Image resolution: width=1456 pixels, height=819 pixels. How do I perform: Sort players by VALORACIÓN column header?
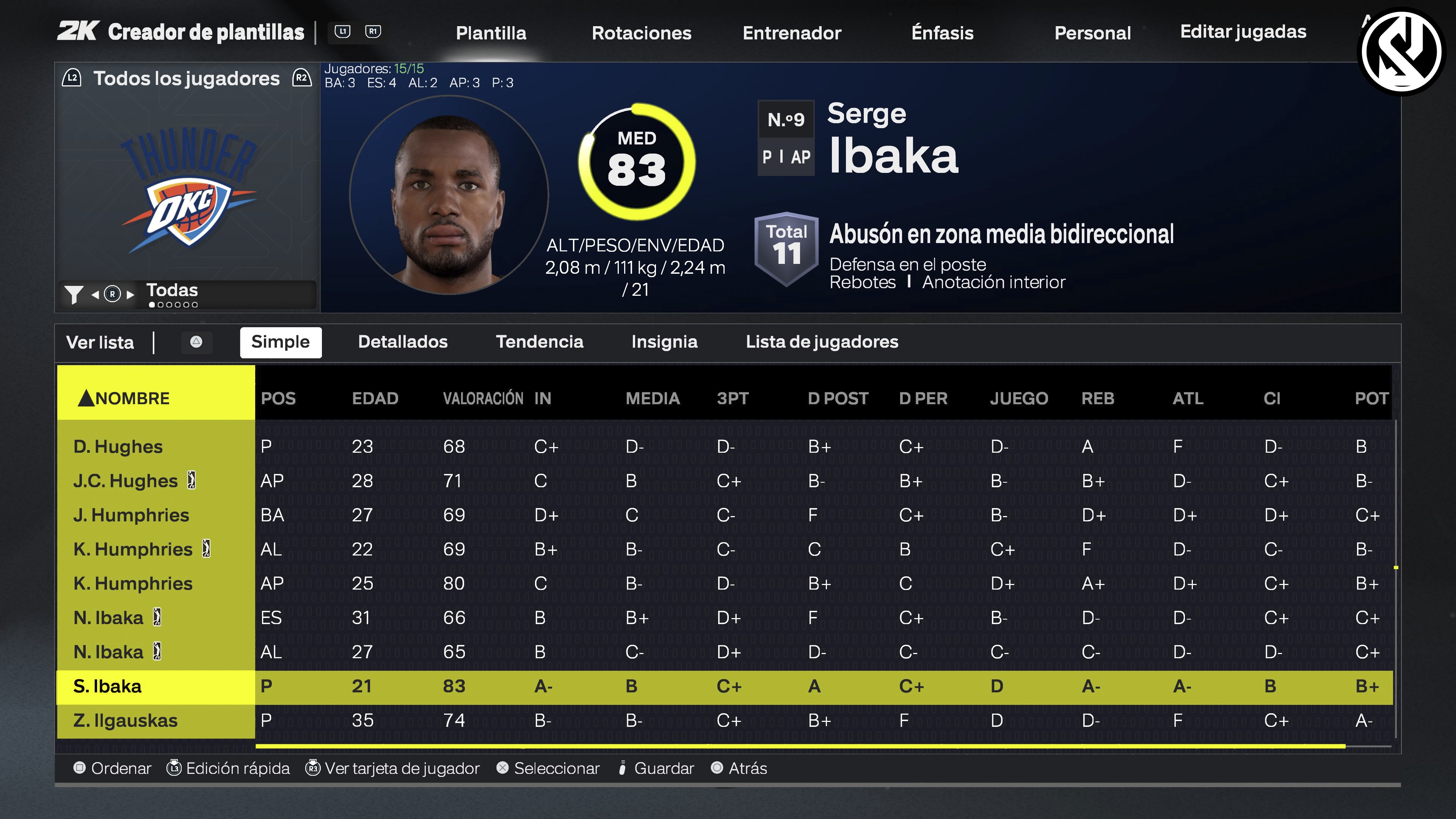[x=483, y=399]
